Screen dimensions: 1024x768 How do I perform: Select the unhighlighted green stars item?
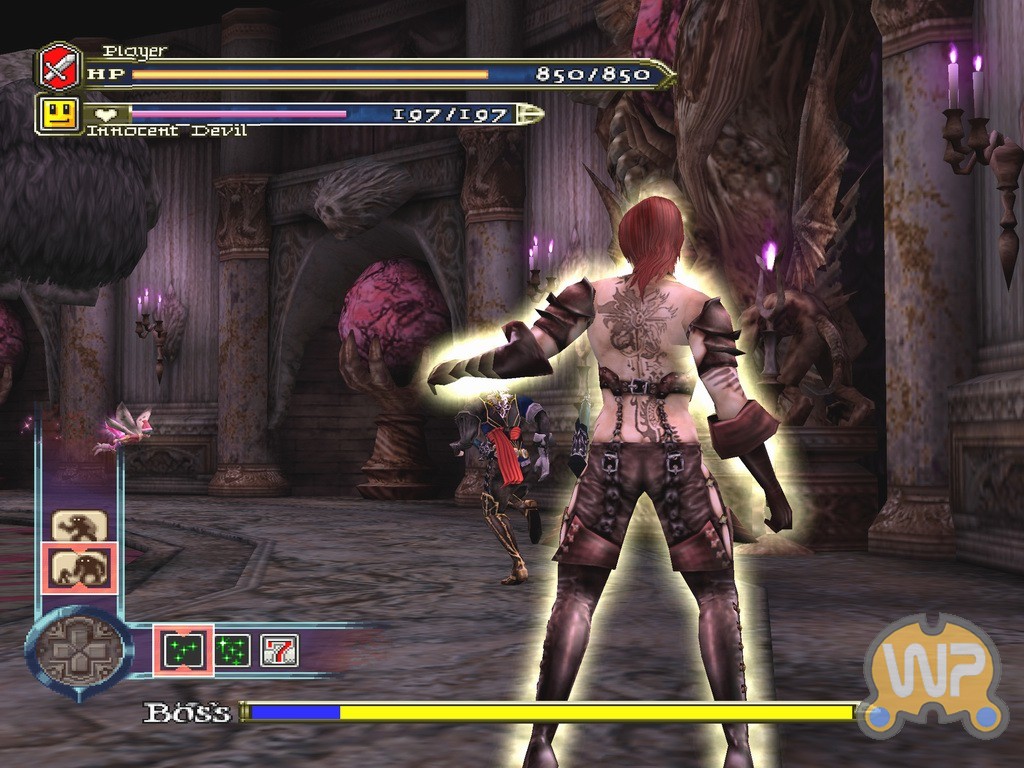pos(233,651)
